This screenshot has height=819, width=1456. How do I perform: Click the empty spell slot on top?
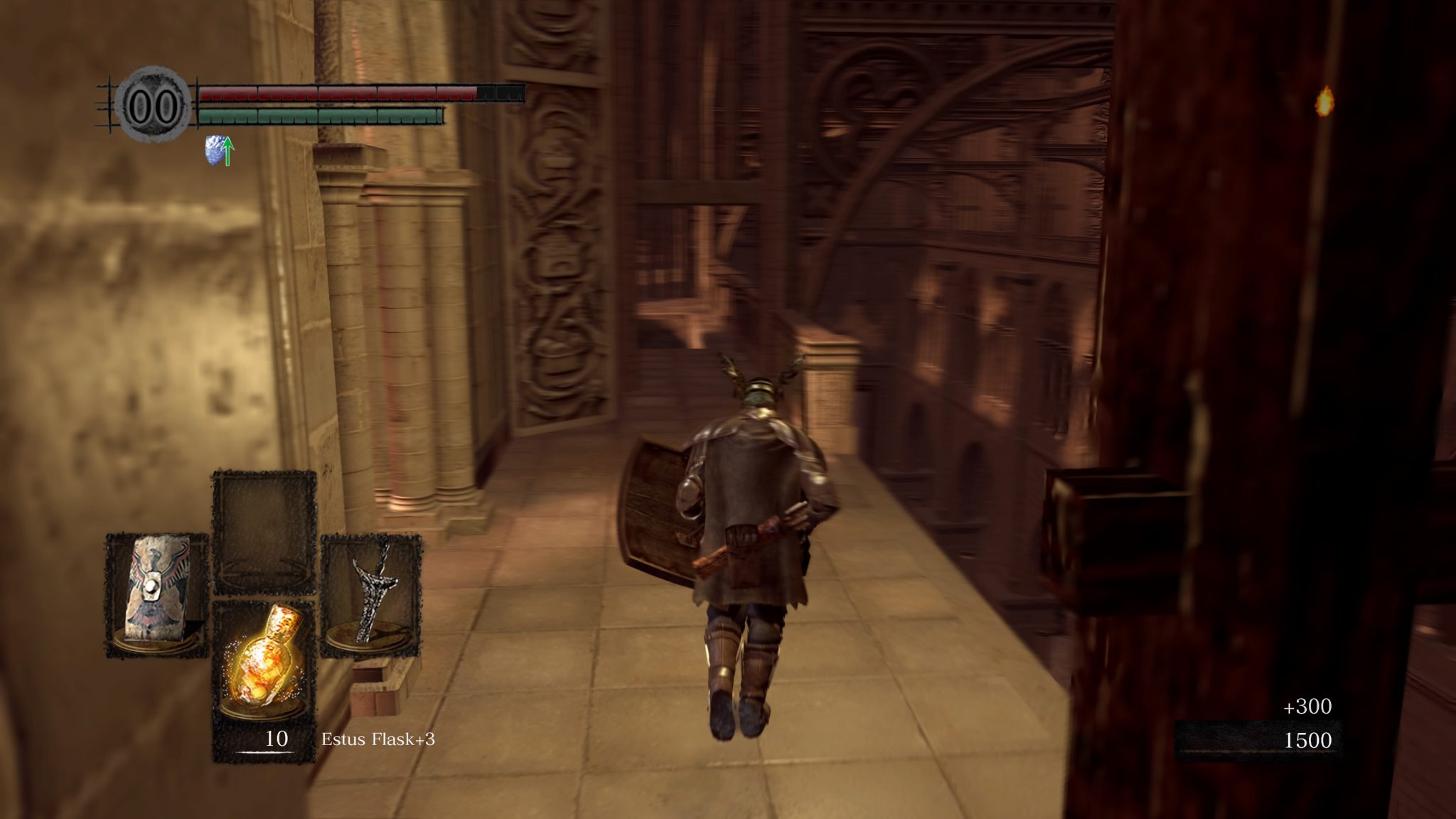(264, 532)
